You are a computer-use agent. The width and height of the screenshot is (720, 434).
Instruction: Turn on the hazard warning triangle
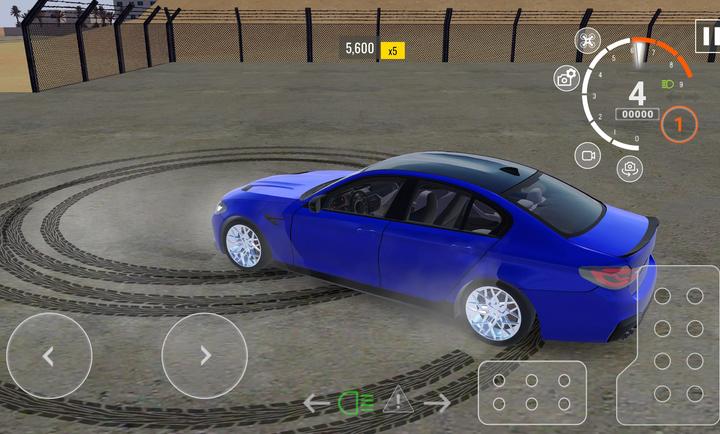(397, 402)
